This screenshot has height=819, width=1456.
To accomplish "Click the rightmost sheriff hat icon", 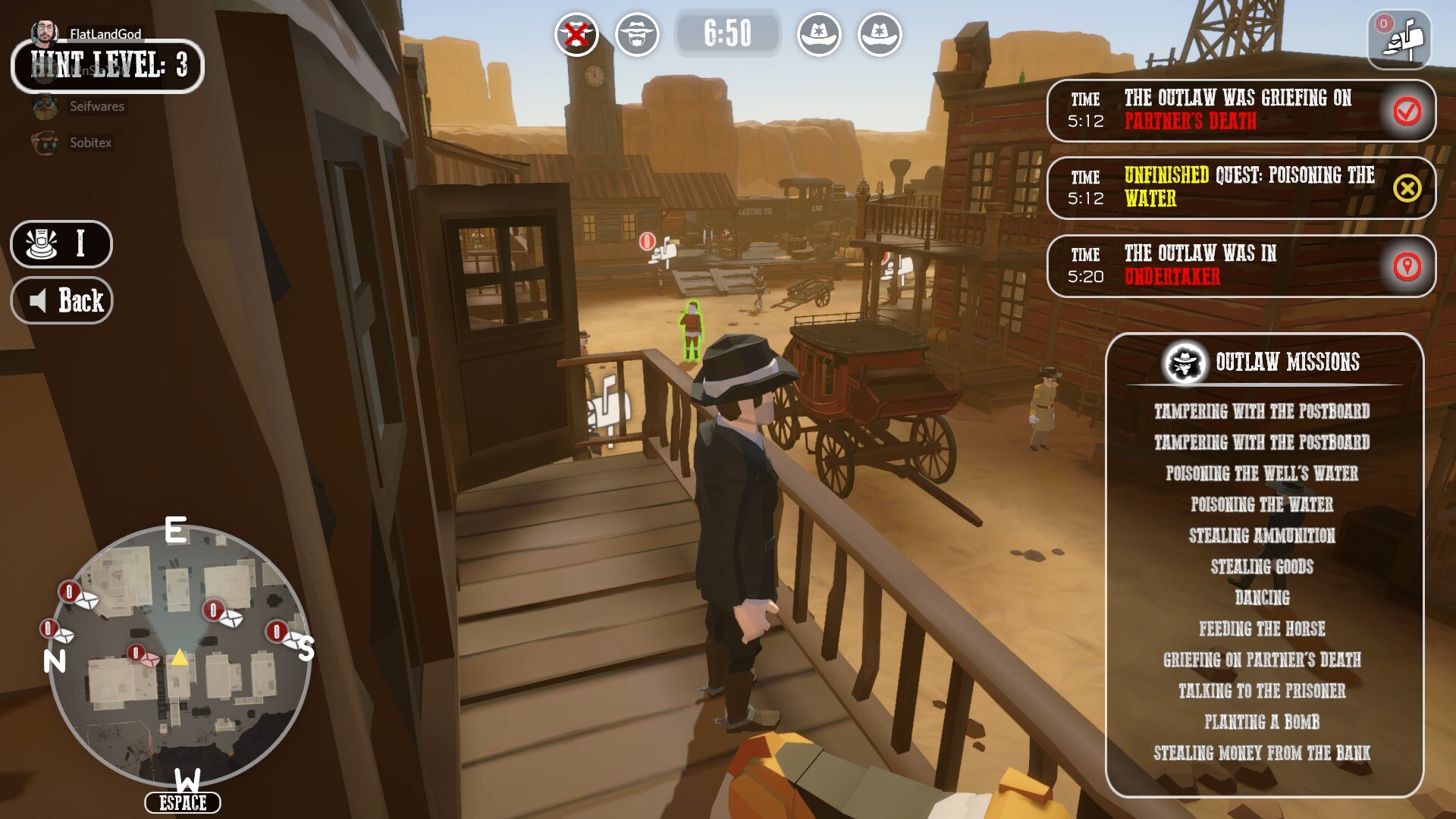I will (x=880, y=34).
